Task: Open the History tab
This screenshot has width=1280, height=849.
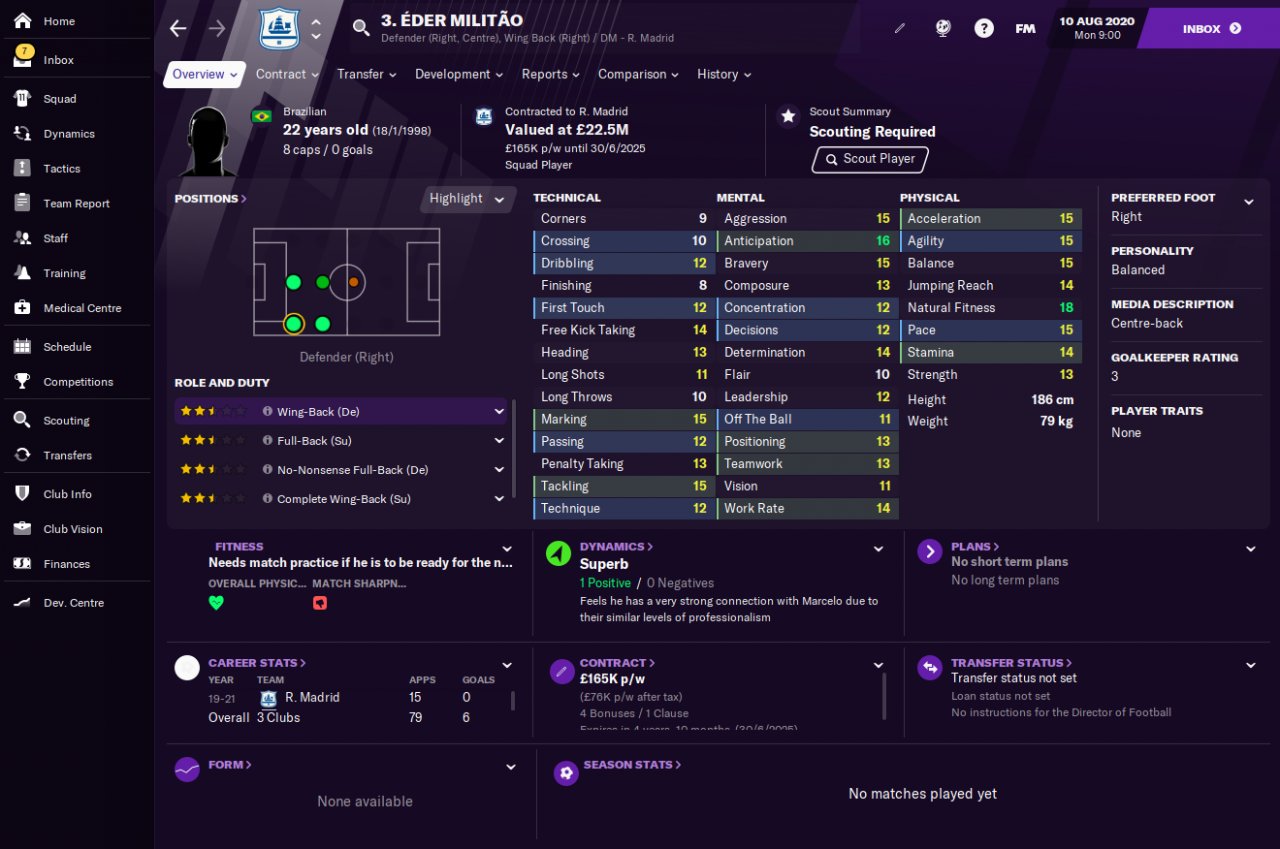Action: coord(723,74)
